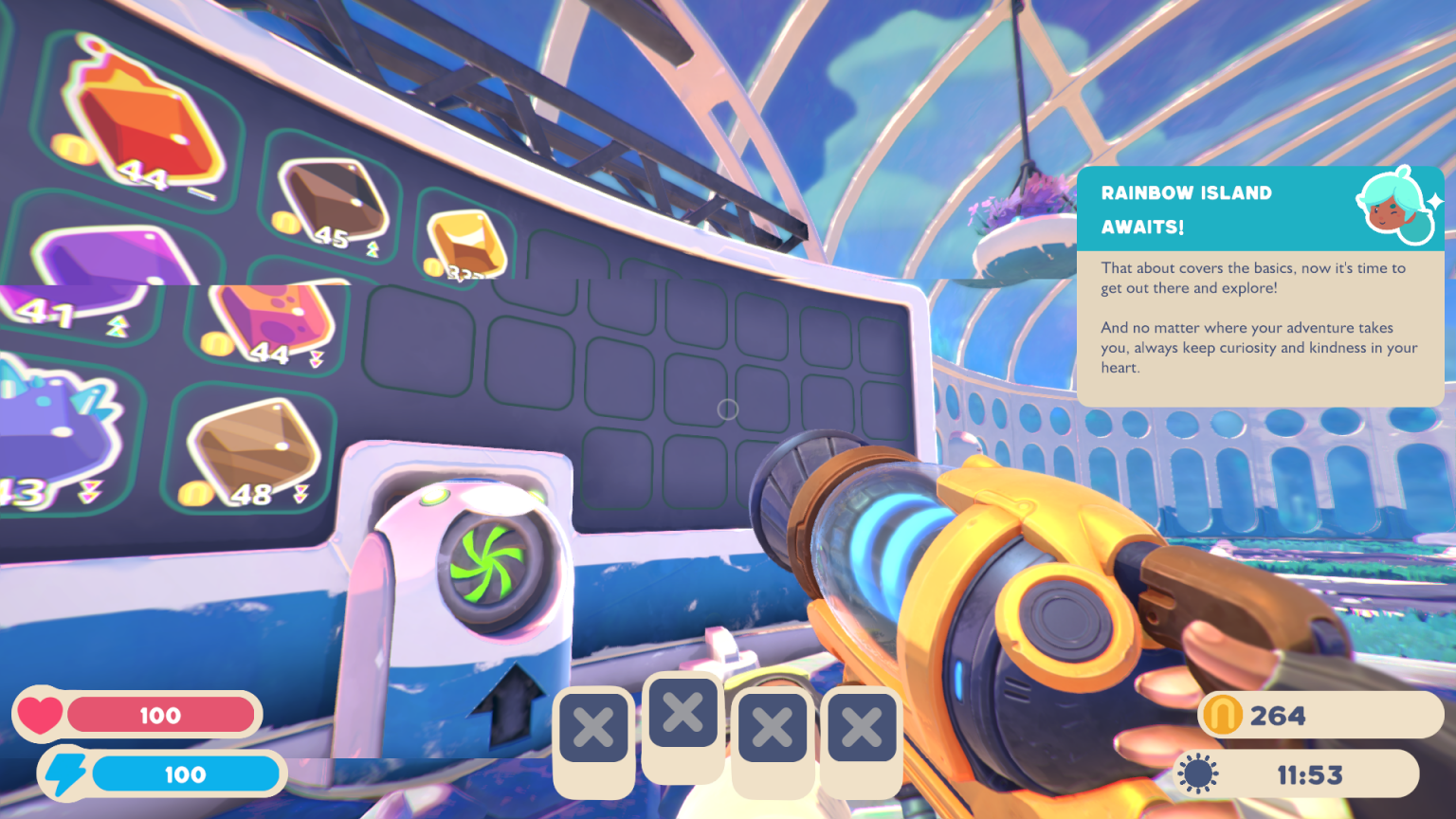Click the sun icon next to the 11:53 clock
Screen dimensions: 1456x819
coord(1199,775)
